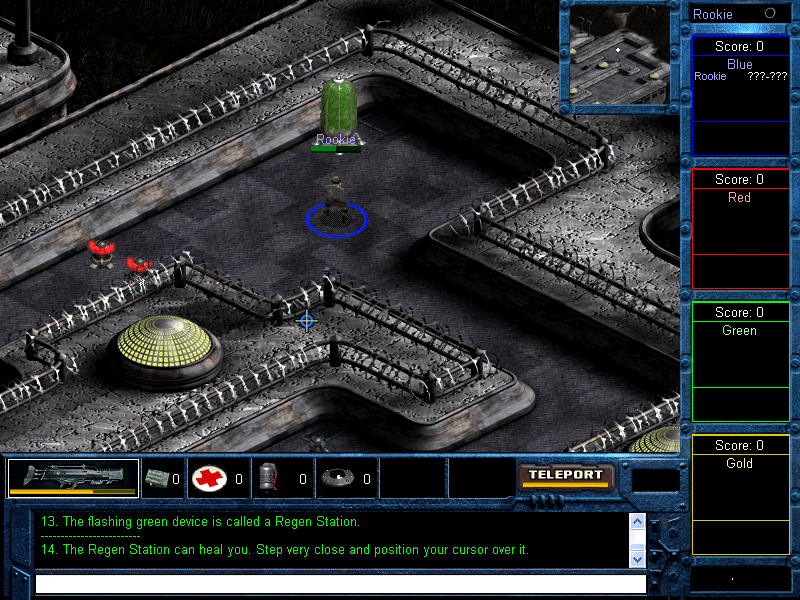Select the Red team score panel
800x600 pixels.
(x=740, y=228)
